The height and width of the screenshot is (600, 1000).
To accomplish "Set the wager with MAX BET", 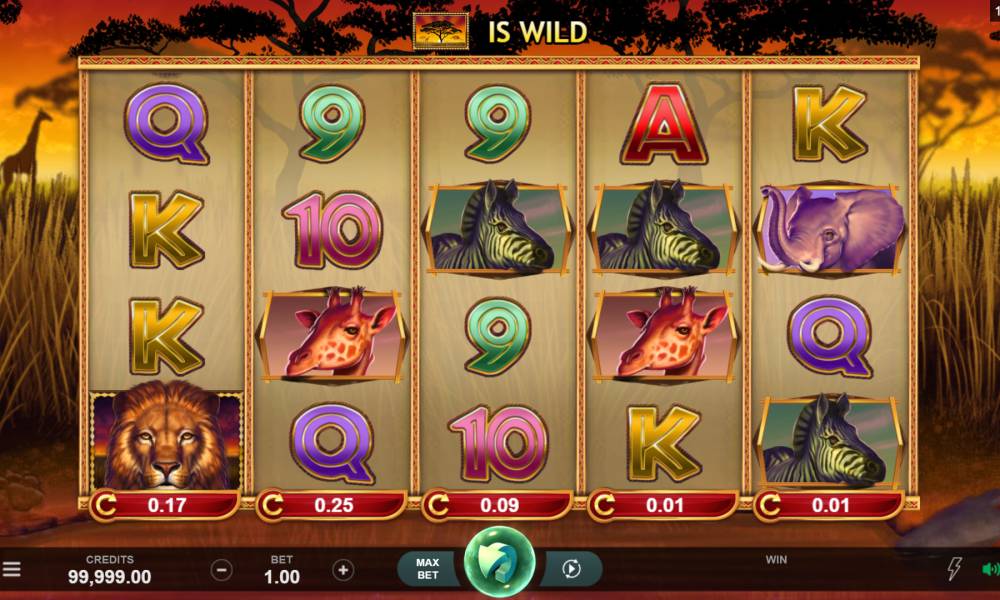I will point(427,569).
